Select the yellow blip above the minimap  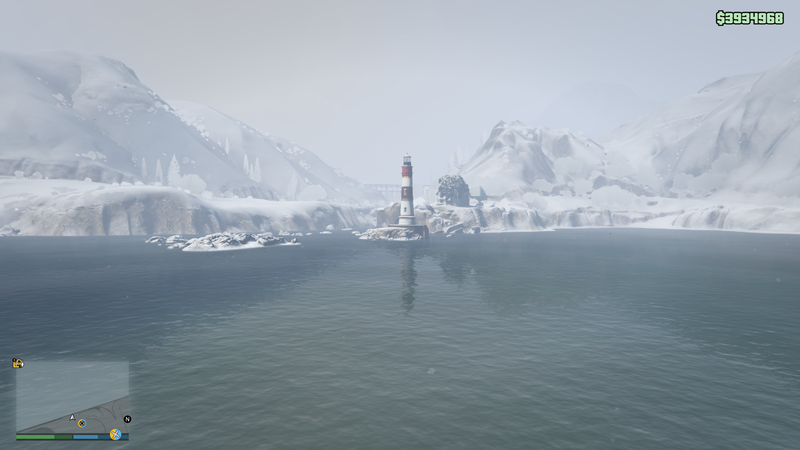[18, 363]
